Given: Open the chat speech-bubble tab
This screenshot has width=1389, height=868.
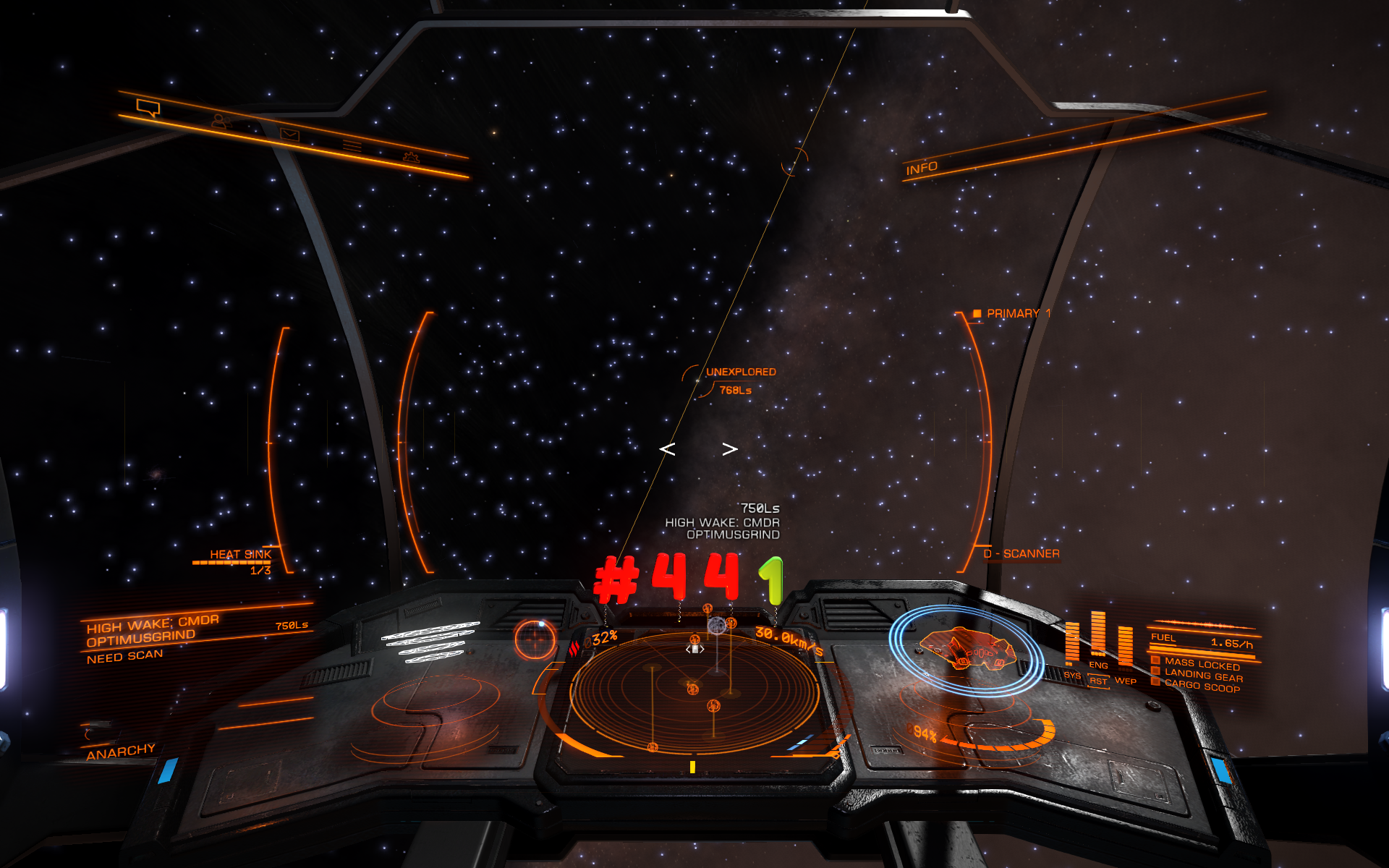Looking at the screenshot, I should tap(148, 109).
